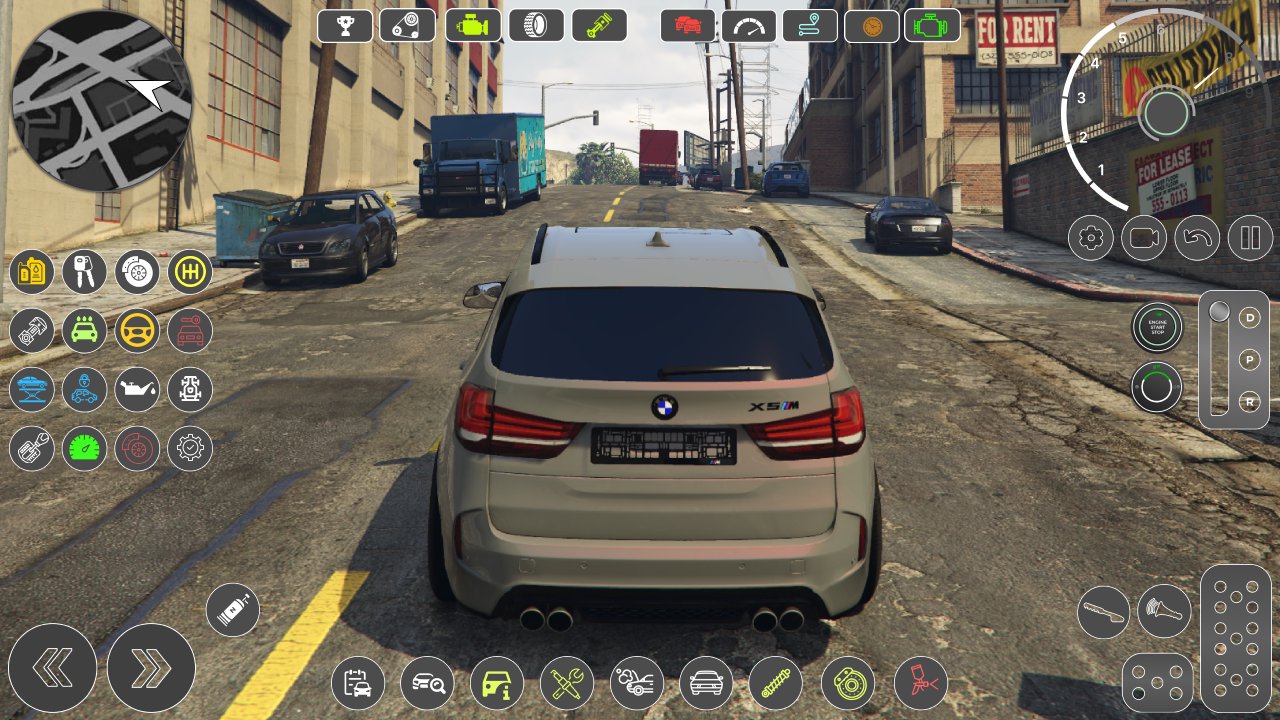Select the yellow steering wheel icon
The image size is (1280, 720).
137,330
